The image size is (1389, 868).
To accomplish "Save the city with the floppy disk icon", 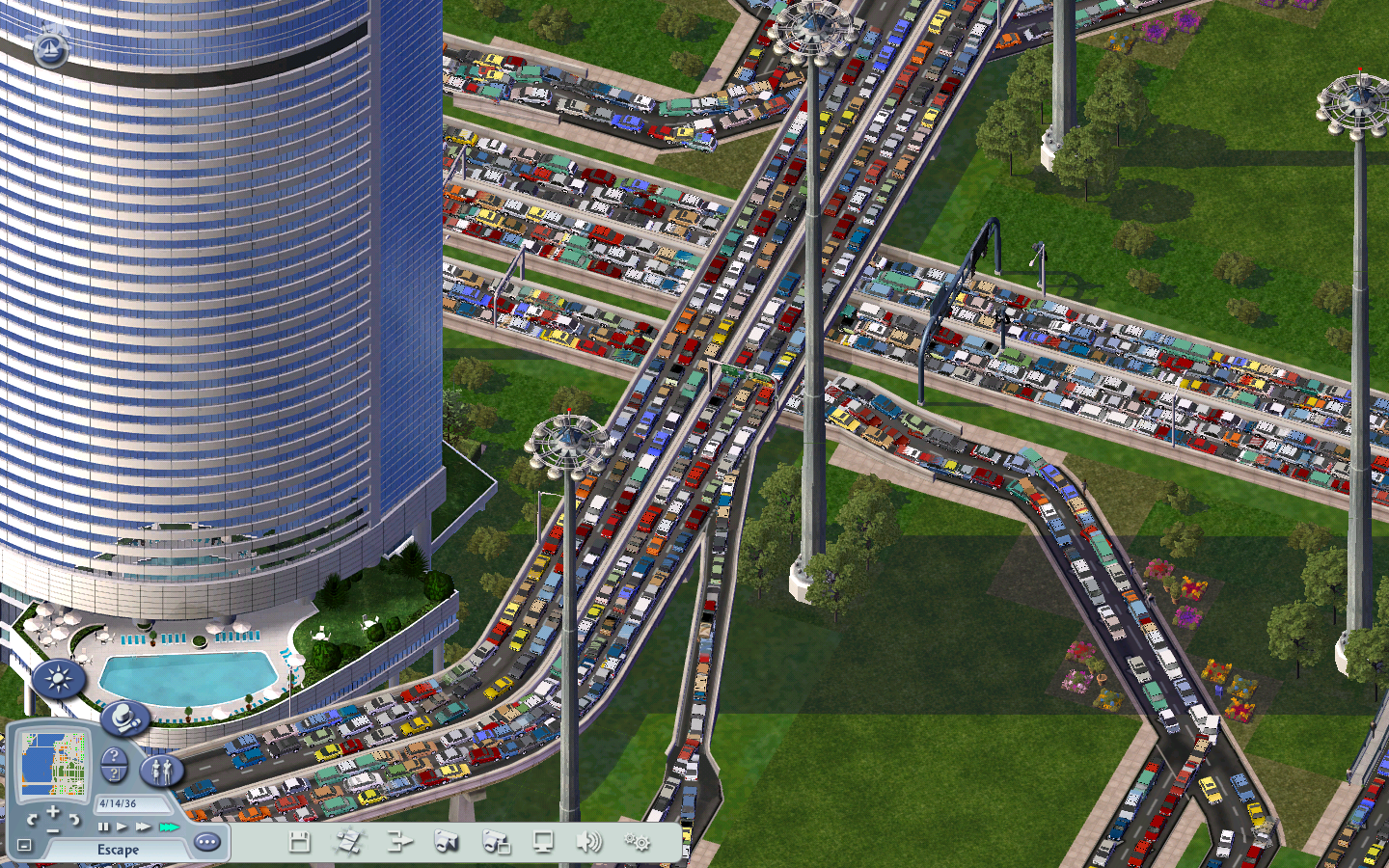I will 299,842.
